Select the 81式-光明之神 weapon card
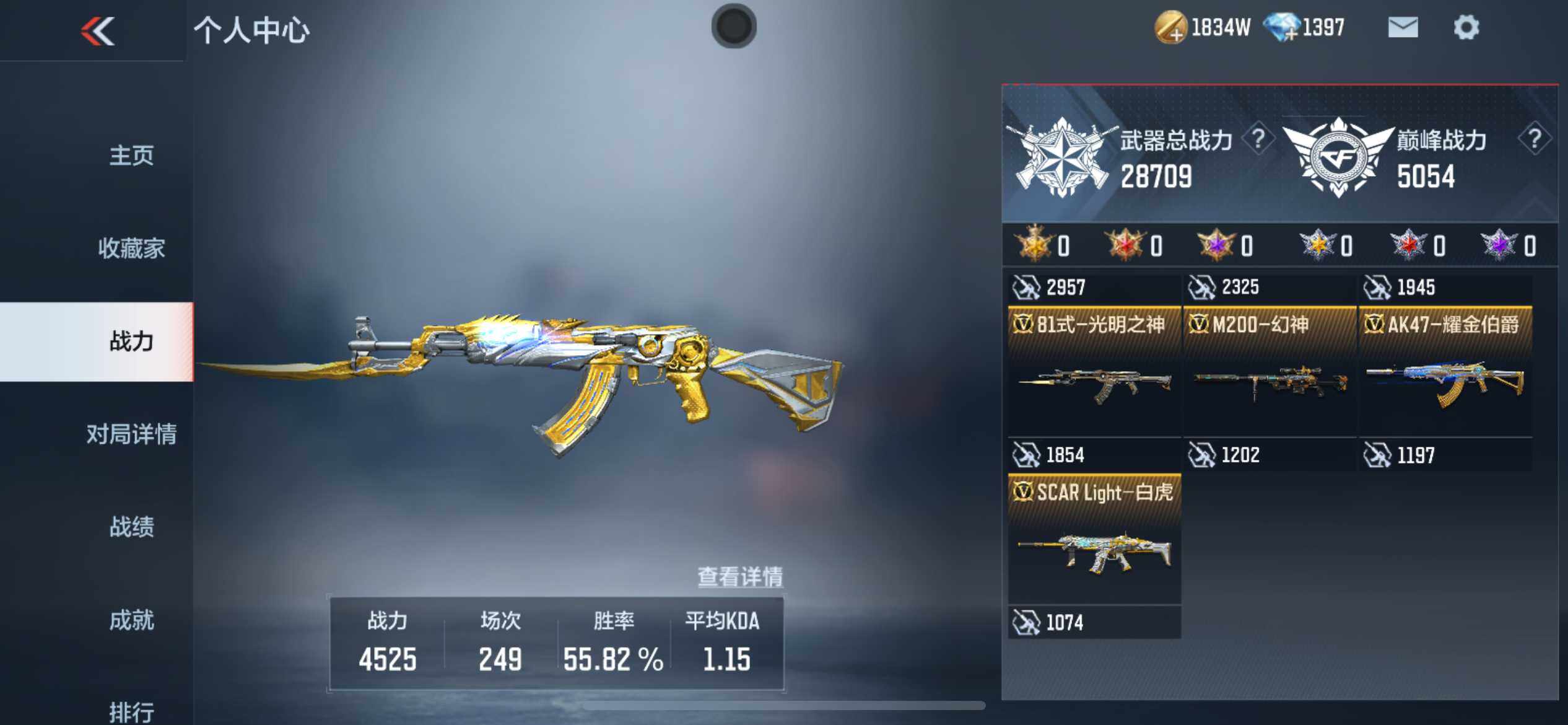Image resolution: width=1568 pixels, height=725 pixels. tap(1094, 372)
